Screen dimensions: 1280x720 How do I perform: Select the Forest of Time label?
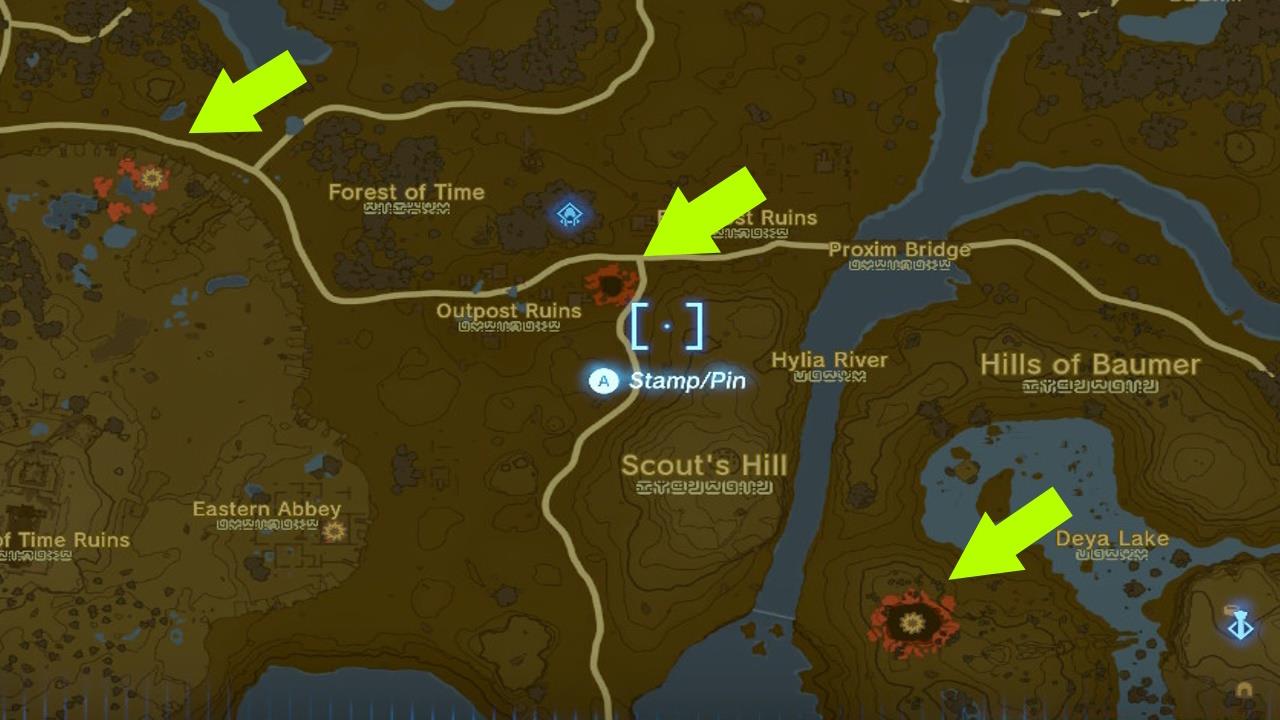tap(408, 192)
